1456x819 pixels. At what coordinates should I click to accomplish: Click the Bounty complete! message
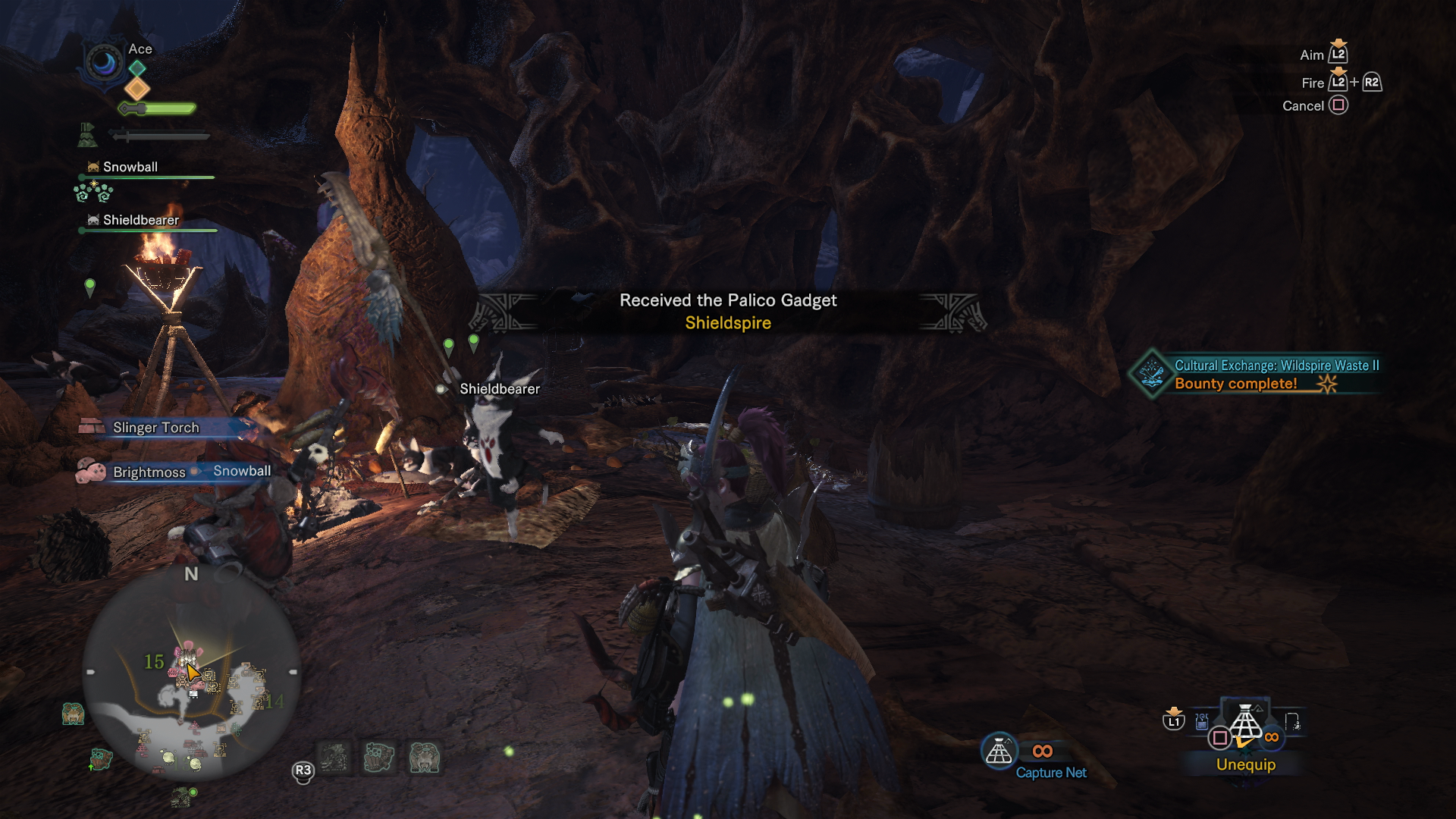pyautogui.click(x=1238, y=384)
